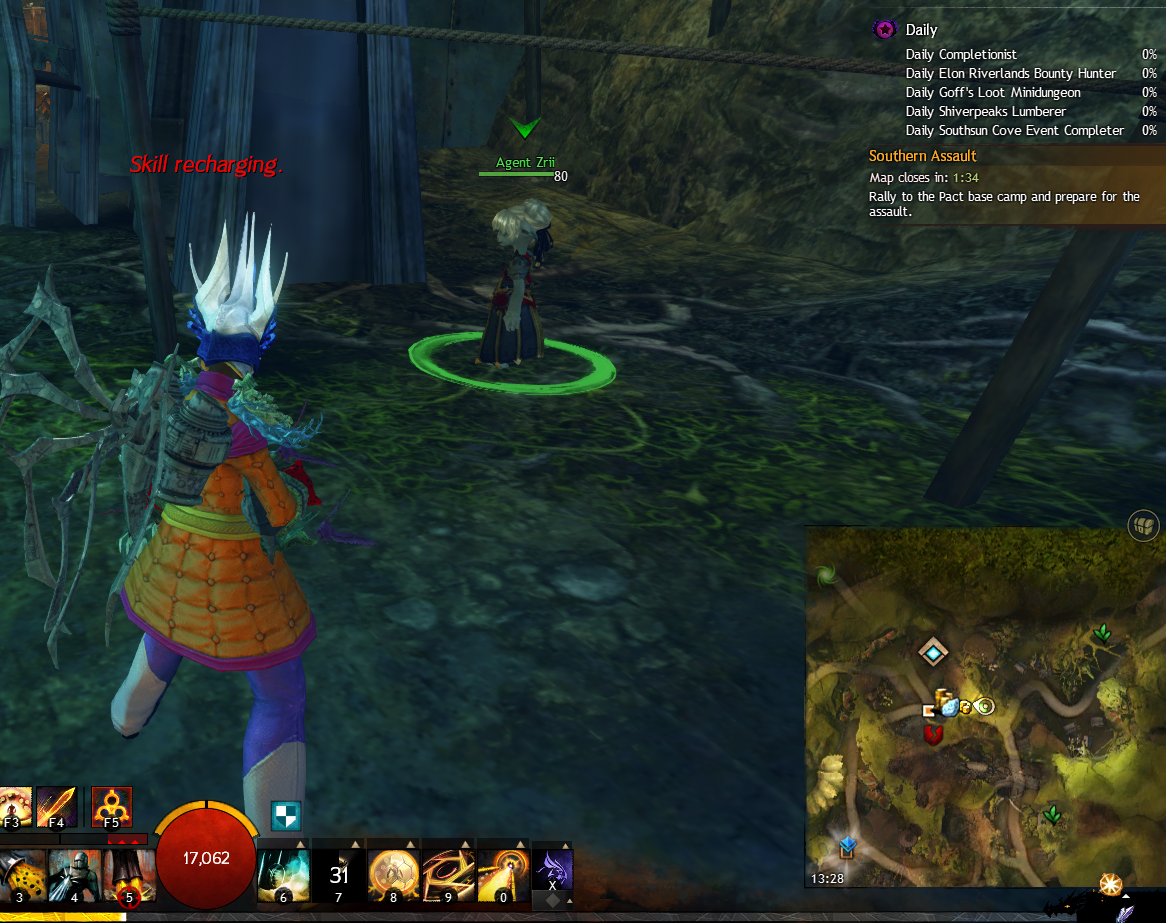Use the armored knight skill in slot 4
The image size is (1166, 923).
pyautogui.click(x=74, y=874)
